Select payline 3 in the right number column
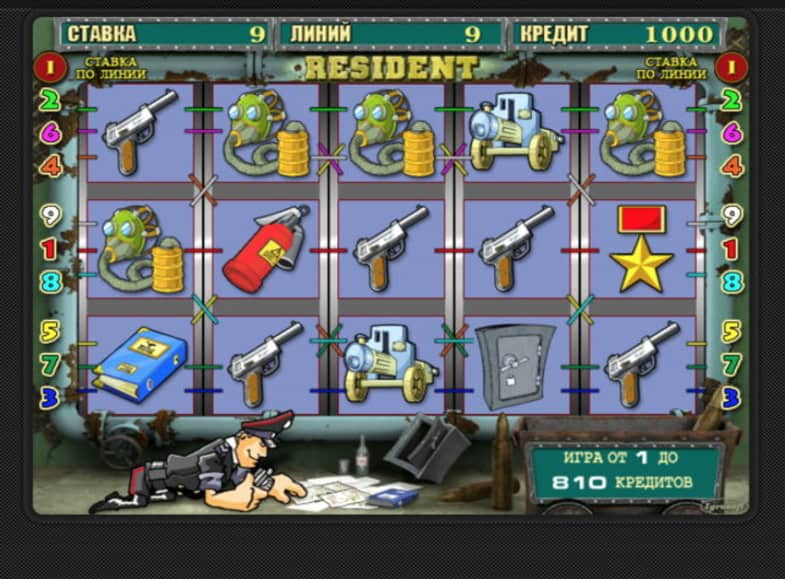This screenshot has height=579, width=785. [732, 397]
